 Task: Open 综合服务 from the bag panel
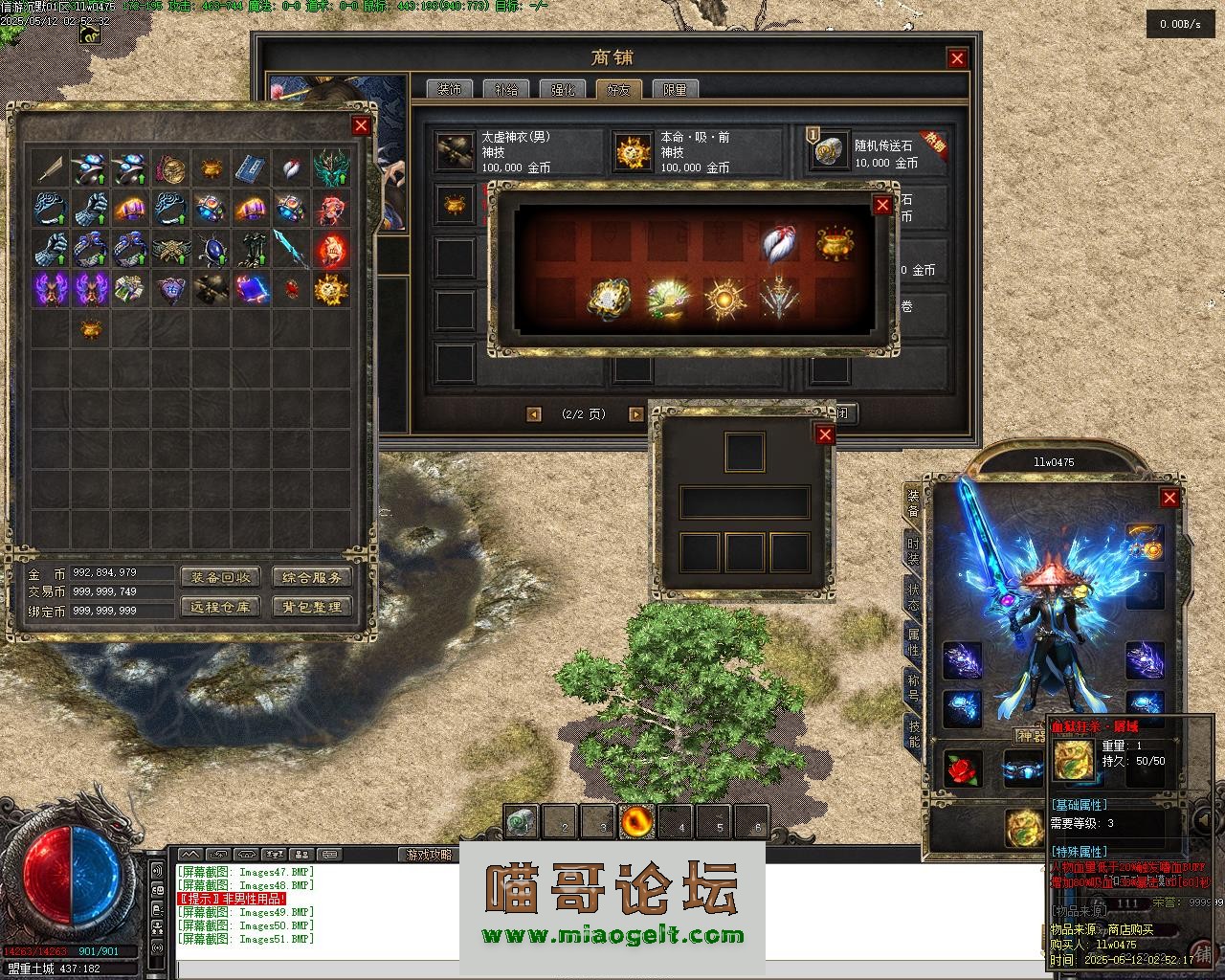312,577
